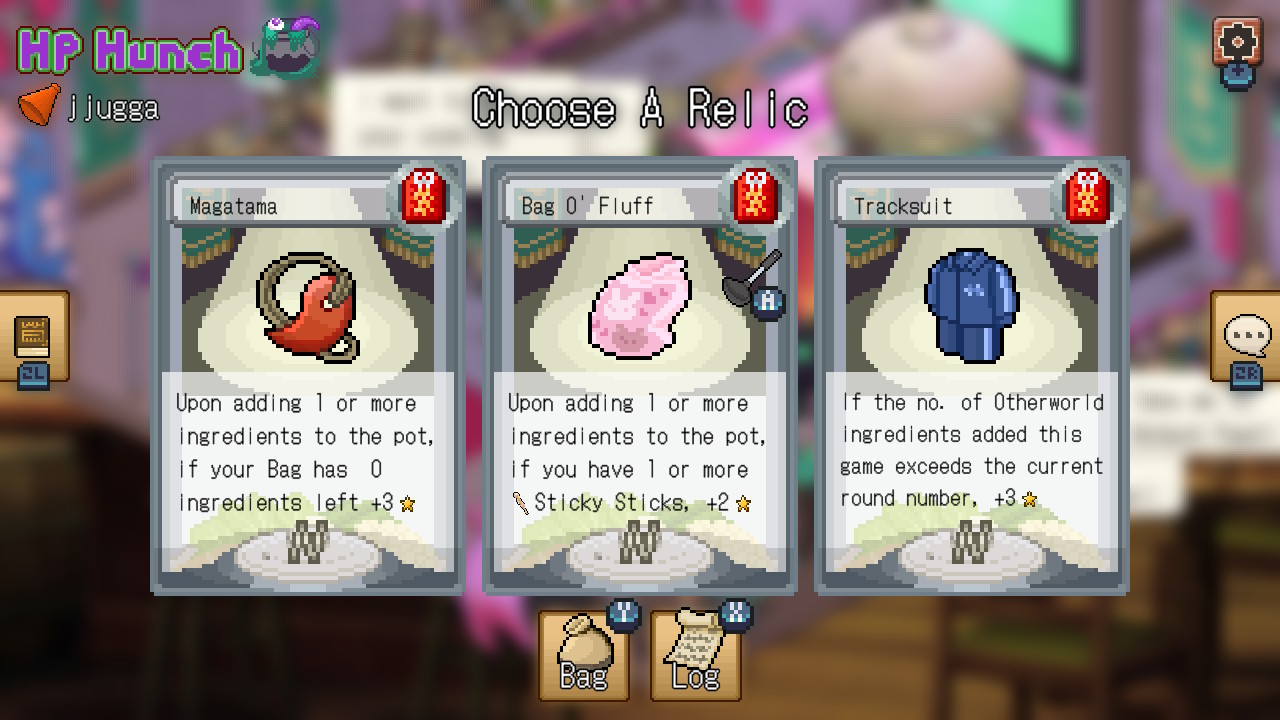
Task: Click the Sticky Sticks icon in Bag O' Fluff text
Action: click(520, 503)
